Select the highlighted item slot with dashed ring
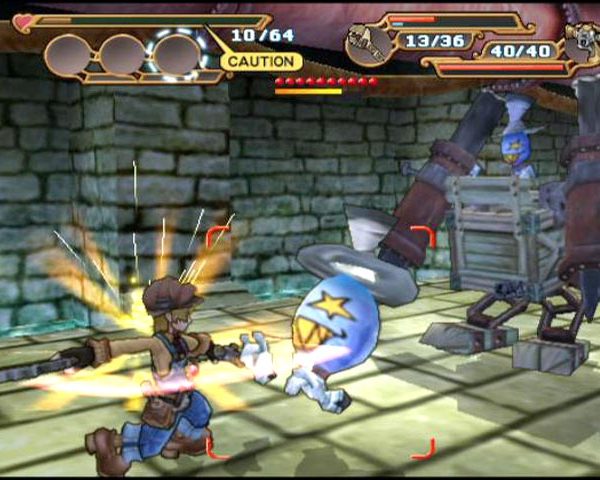This screenshot has width=600, height=480. tap(177, 53)
